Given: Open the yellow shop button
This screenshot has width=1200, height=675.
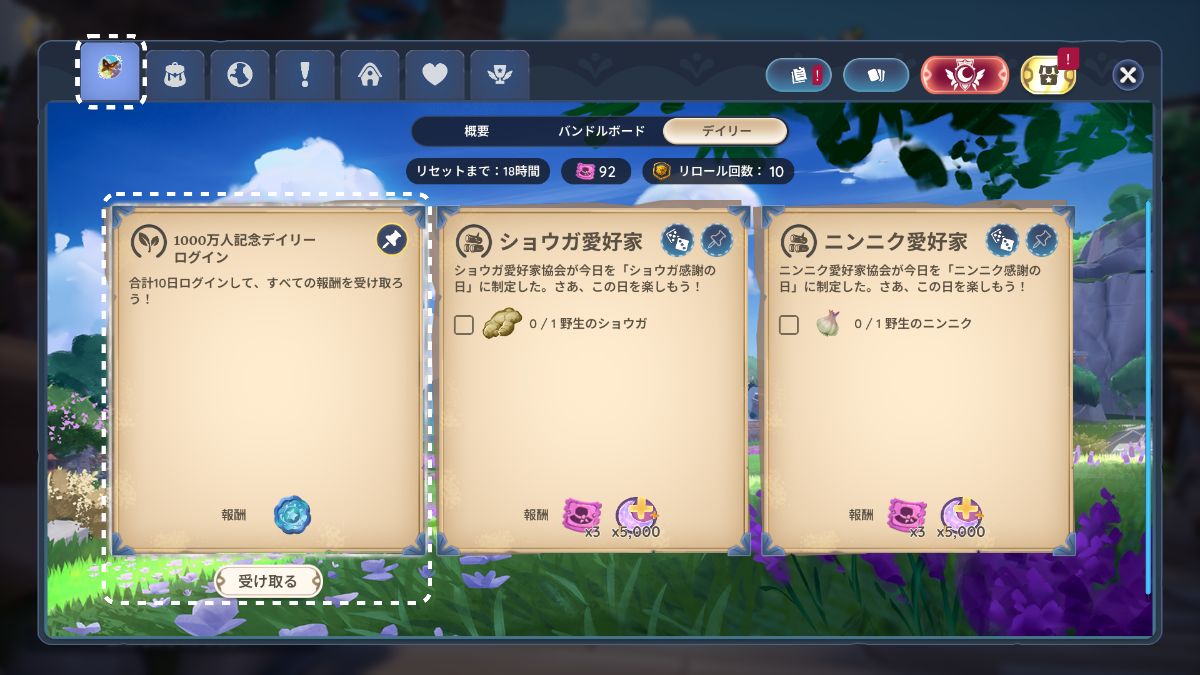Looking at the screenshot, I should 1048,75.
